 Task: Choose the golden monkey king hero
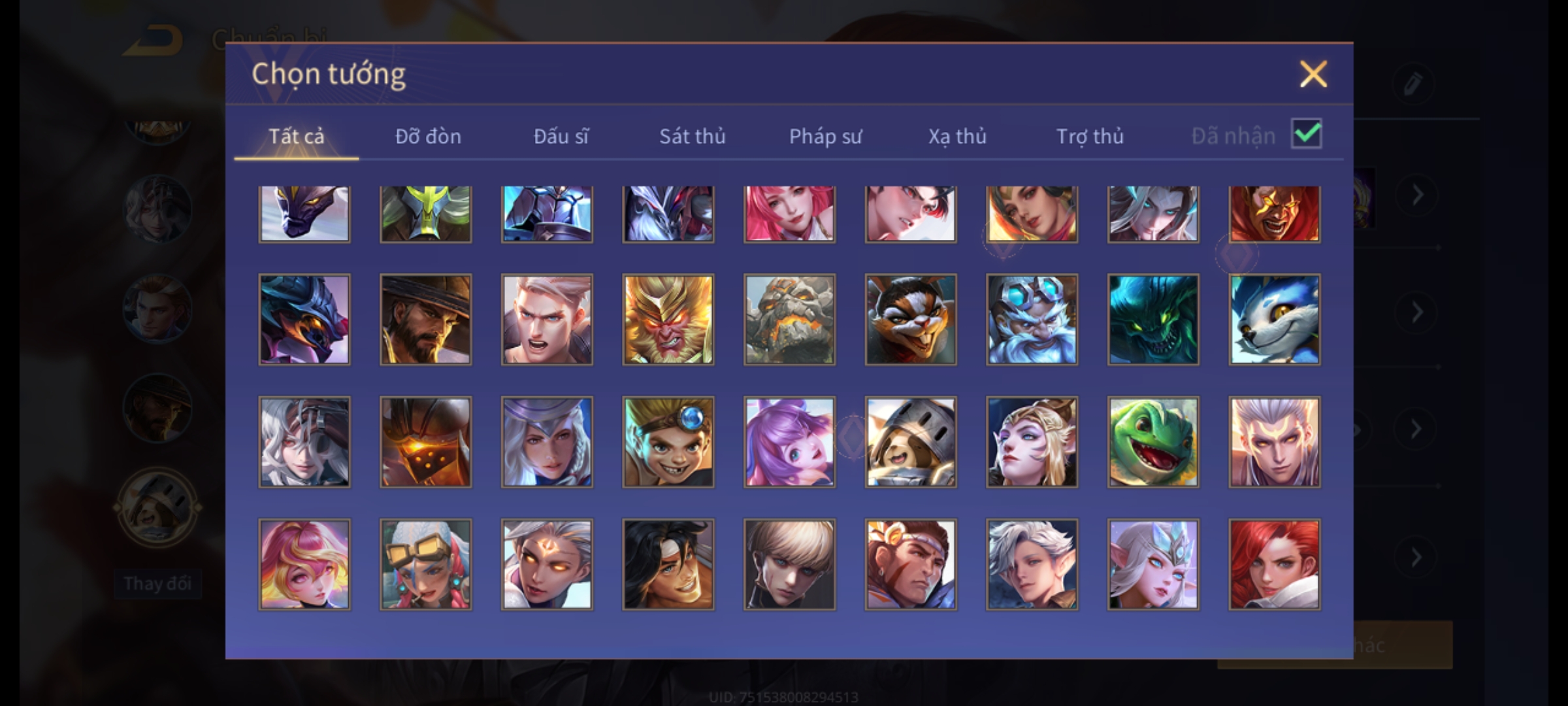click(668, 320)
